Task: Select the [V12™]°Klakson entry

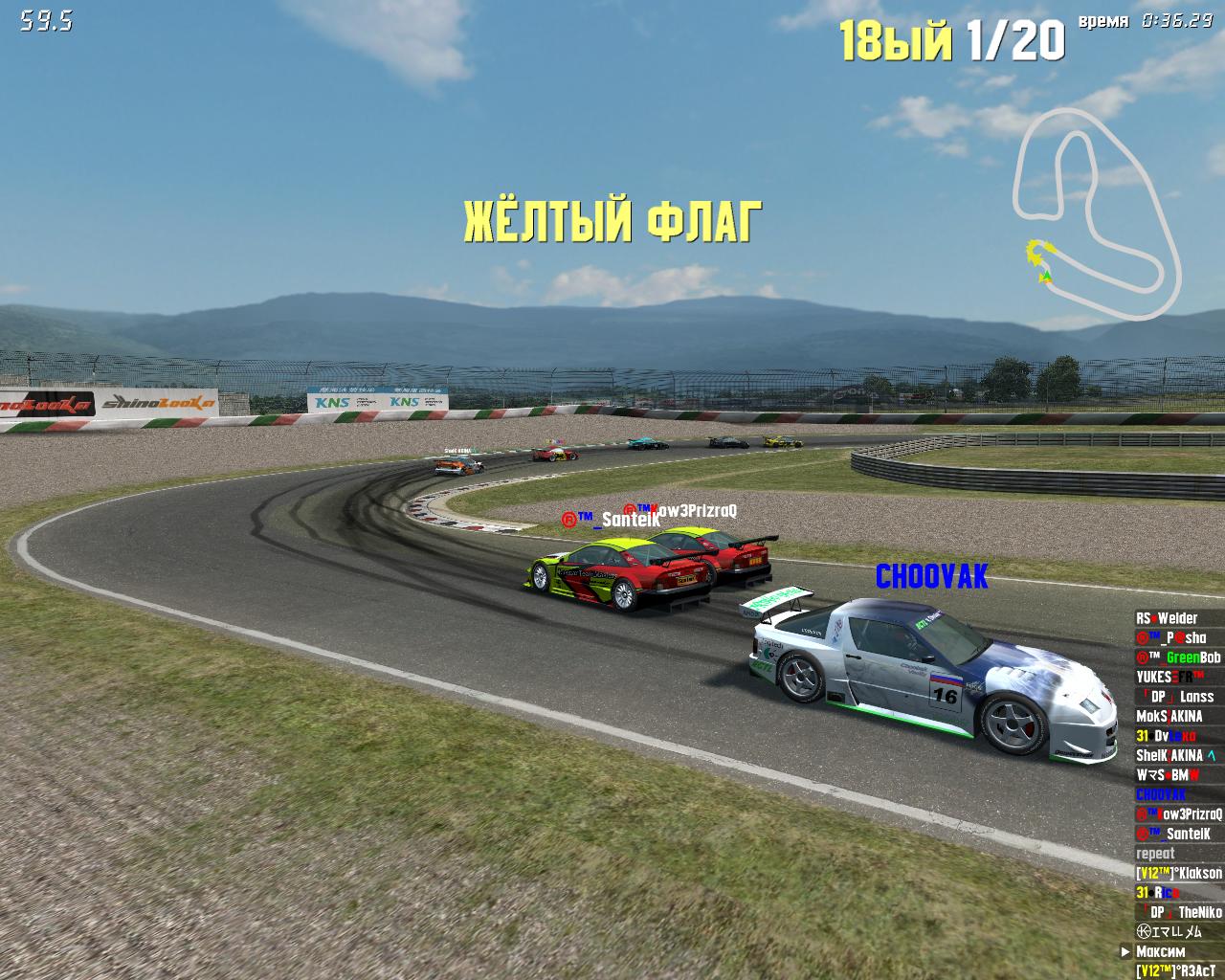Action: click(1178, 873)
